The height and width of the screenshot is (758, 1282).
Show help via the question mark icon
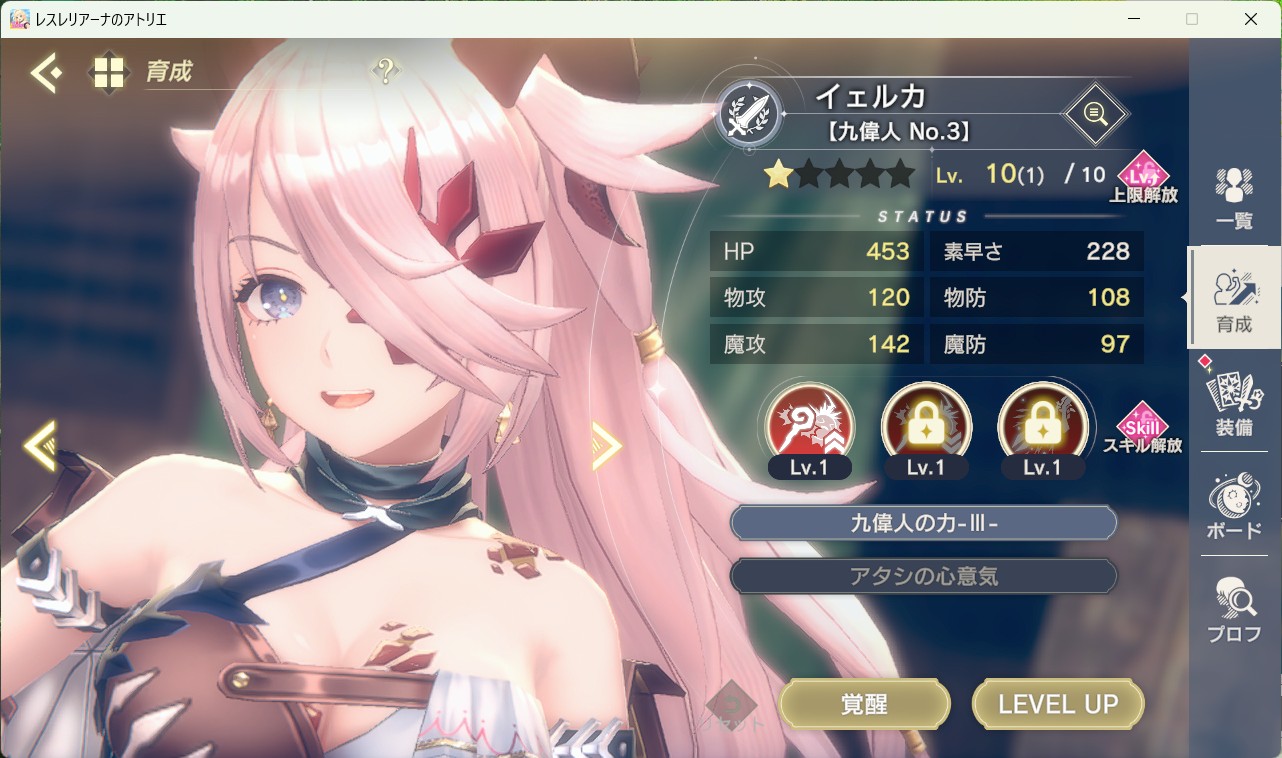385,71
